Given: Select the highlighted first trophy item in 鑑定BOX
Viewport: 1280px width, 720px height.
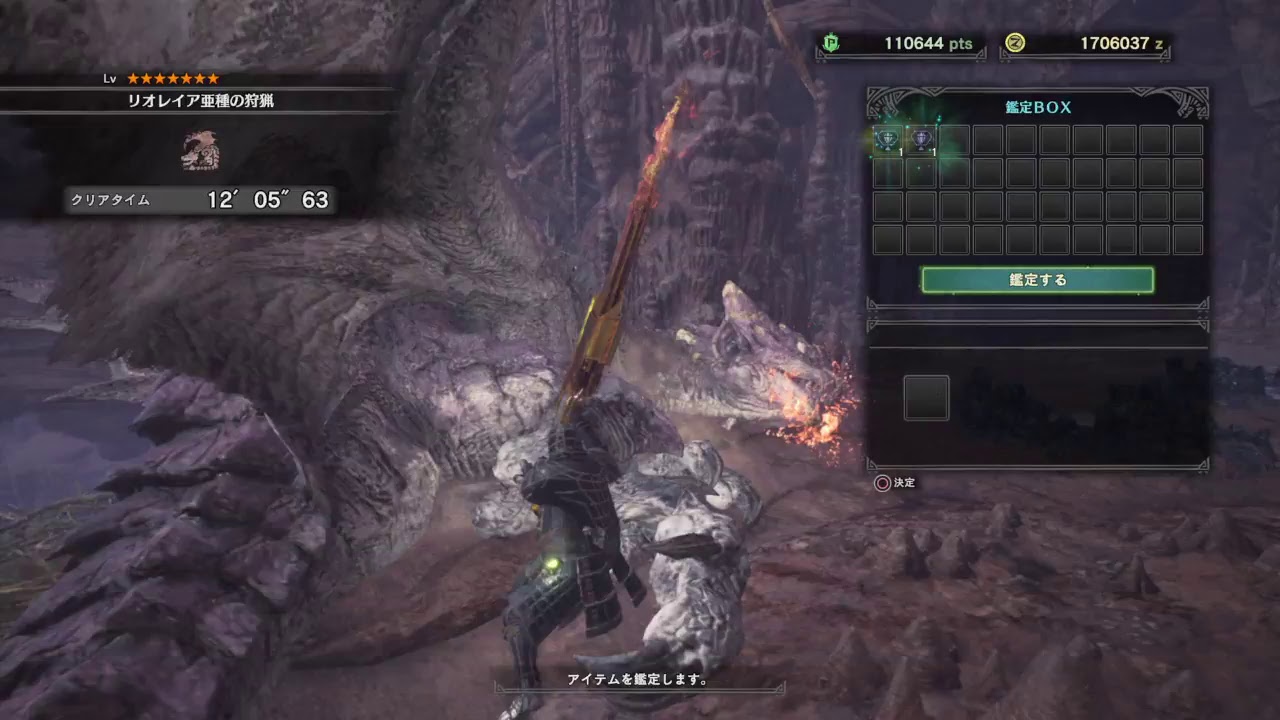Looking at the screenshot, I should click(x=887, y=140).
